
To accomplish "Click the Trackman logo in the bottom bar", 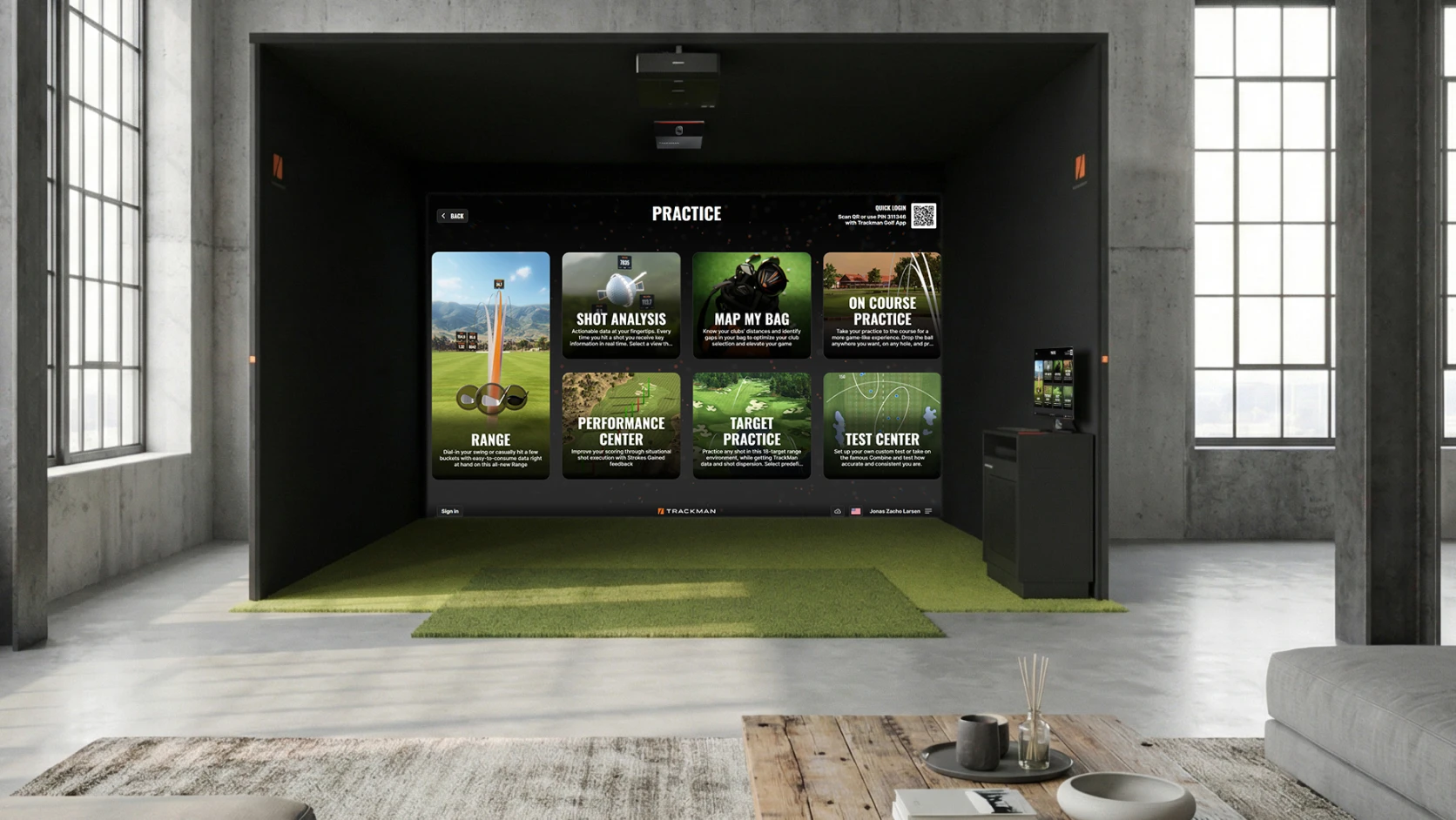I will click(x=687, y=511).
